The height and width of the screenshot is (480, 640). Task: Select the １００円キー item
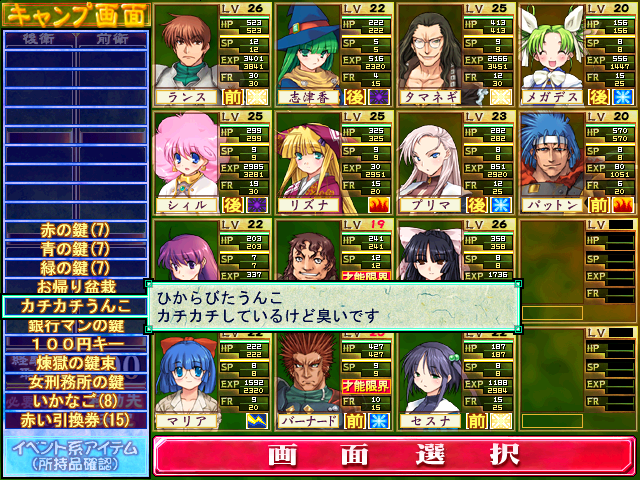75,343
